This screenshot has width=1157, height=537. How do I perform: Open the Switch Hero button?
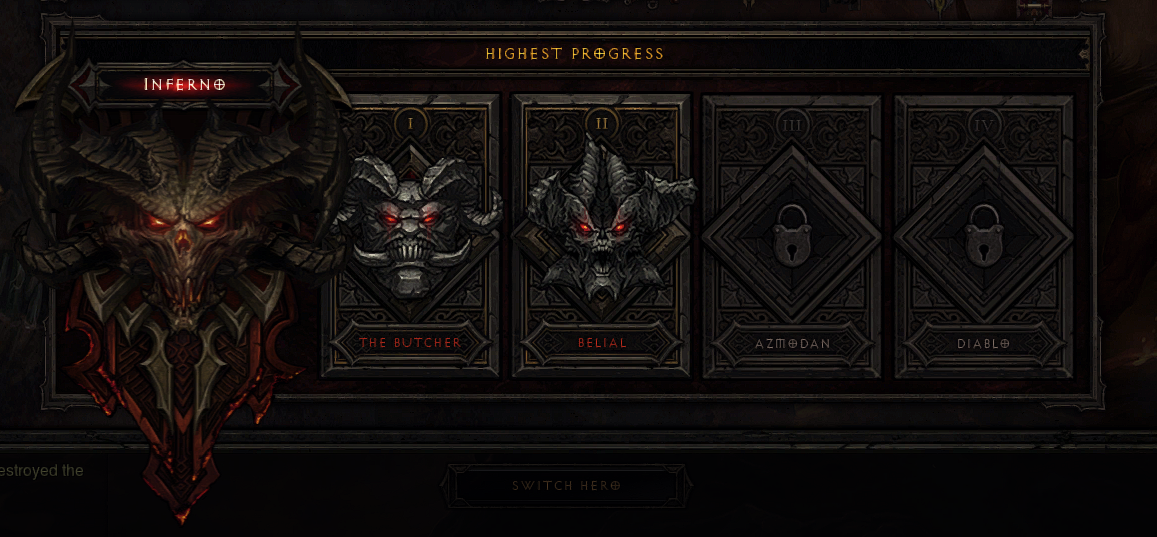pos(566,486)
